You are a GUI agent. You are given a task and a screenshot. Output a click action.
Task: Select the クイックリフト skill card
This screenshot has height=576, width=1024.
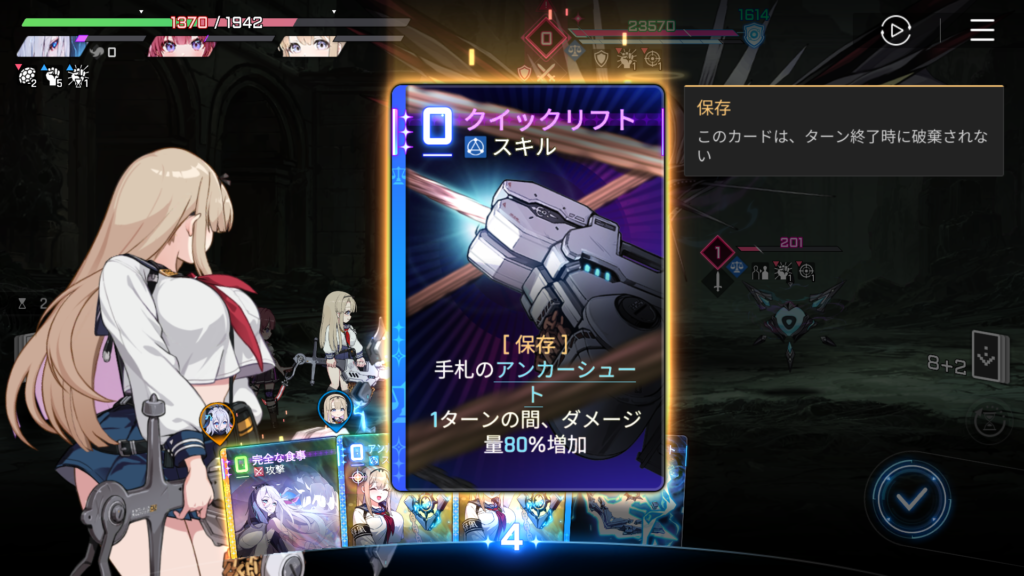pos(528,288)
